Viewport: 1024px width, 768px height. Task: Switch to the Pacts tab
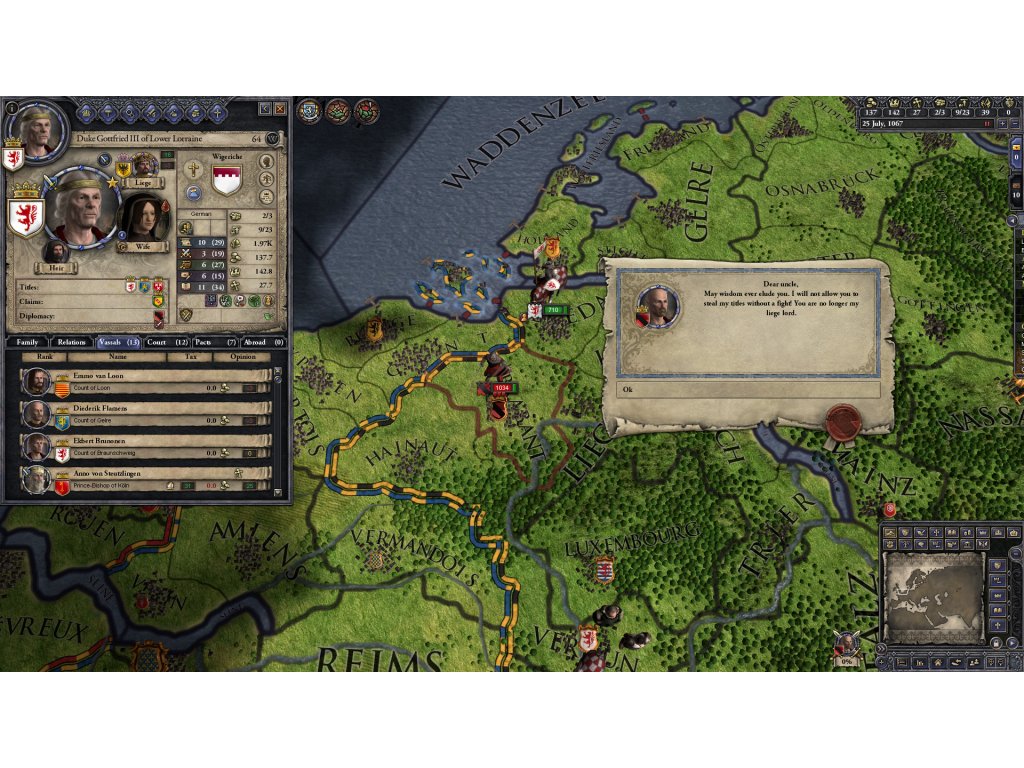tap(214, 342)
